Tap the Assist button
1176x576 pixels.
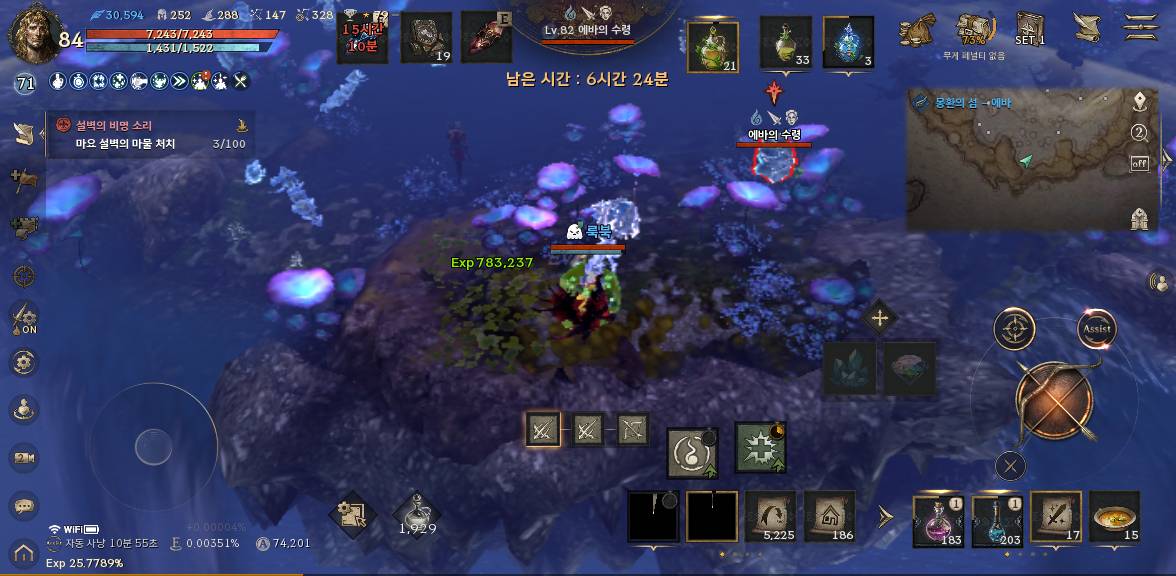(x=1096, y=328)
